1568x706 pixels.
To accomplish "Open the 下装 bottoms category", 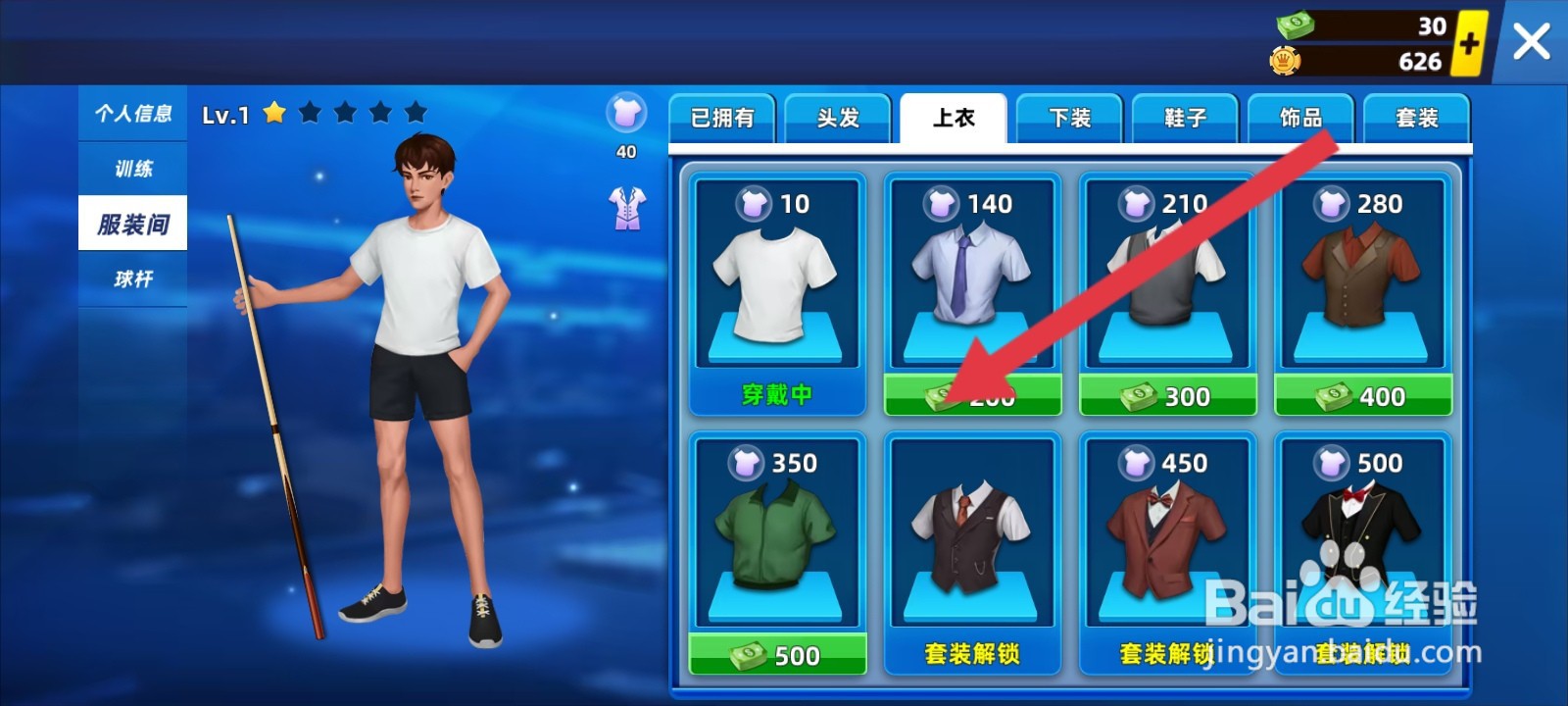I will [1068, 118].
